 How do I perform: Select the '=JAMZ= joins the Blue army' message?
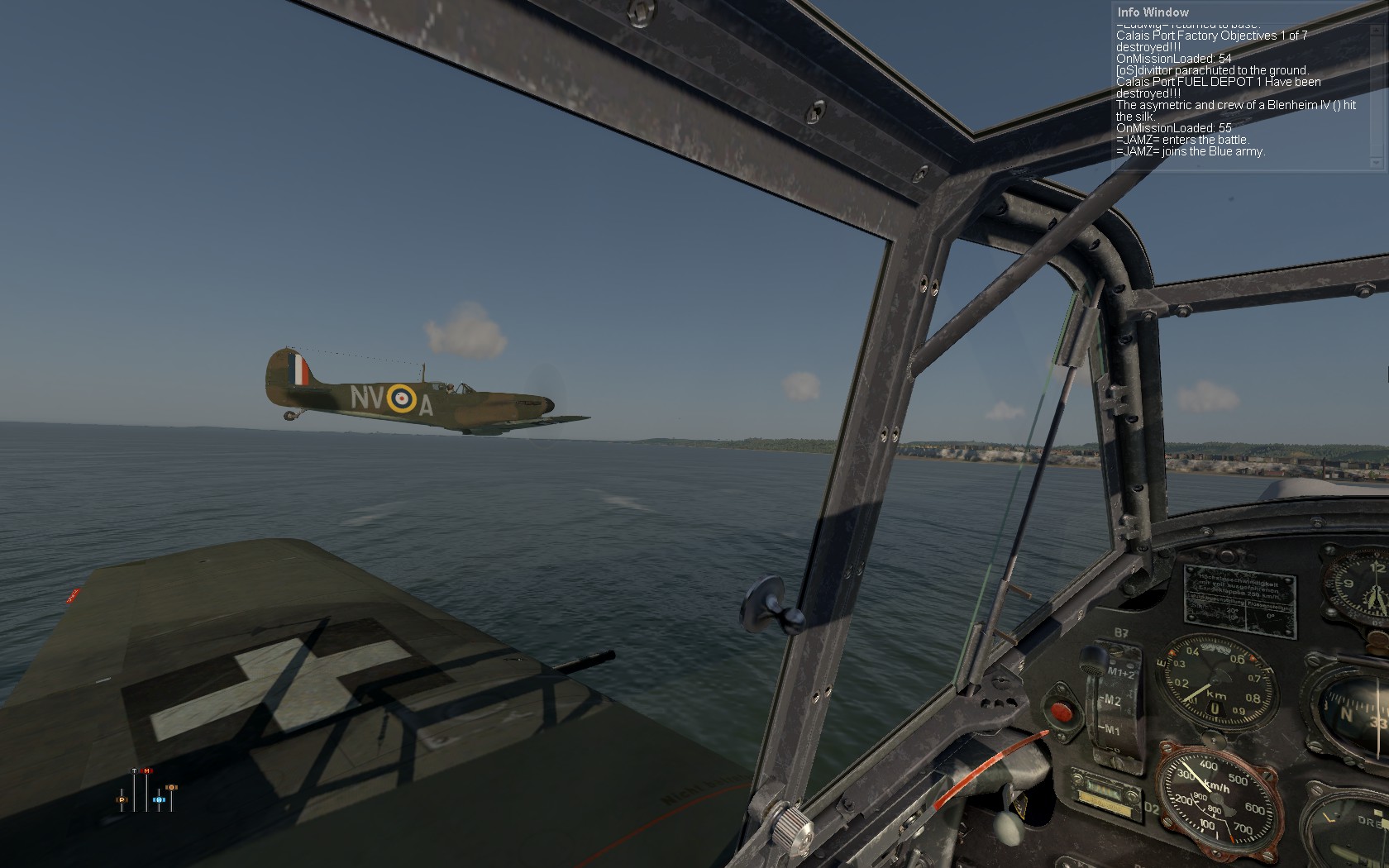[x=1190, y=151]
